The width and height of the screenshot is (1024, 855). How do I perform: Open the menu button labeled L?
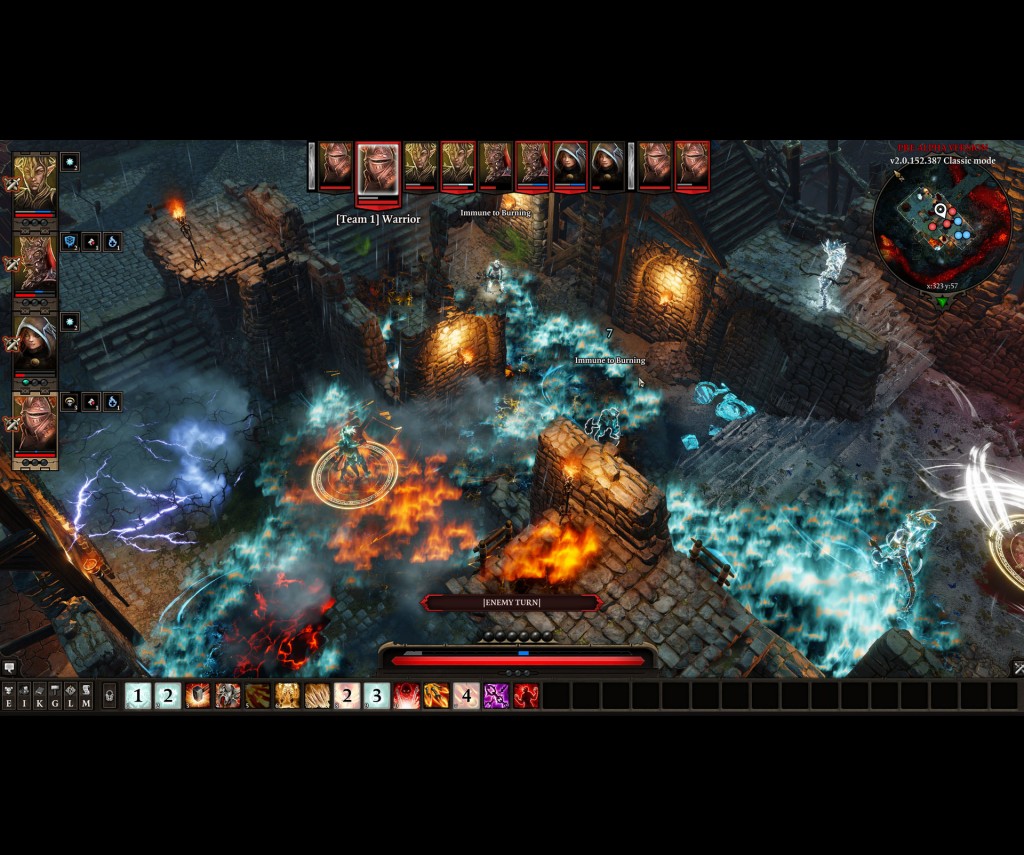click(x=71, y=695)
